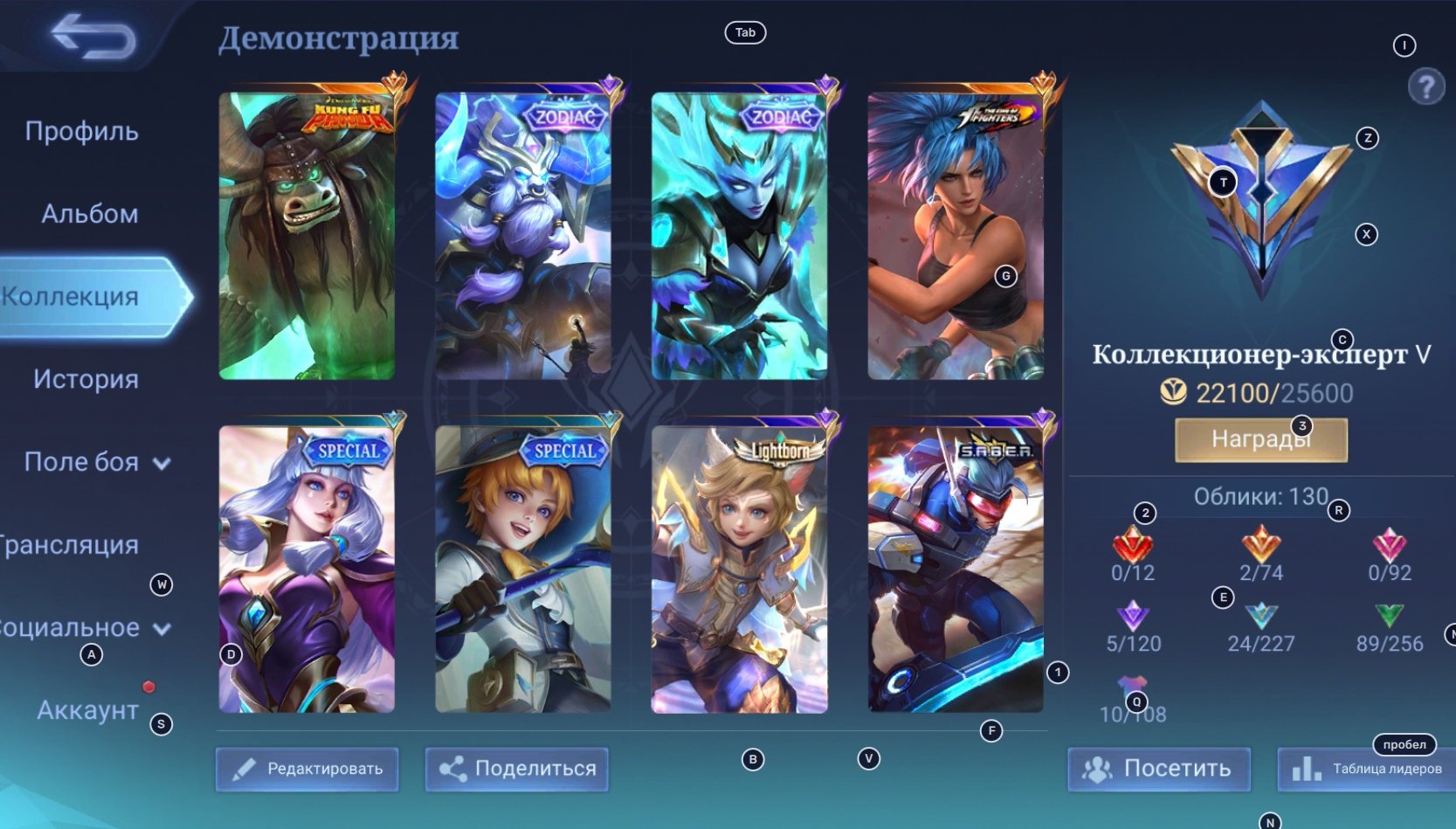1456x829 pixels.
Task: Open the История tab
Action: (86, 379)
